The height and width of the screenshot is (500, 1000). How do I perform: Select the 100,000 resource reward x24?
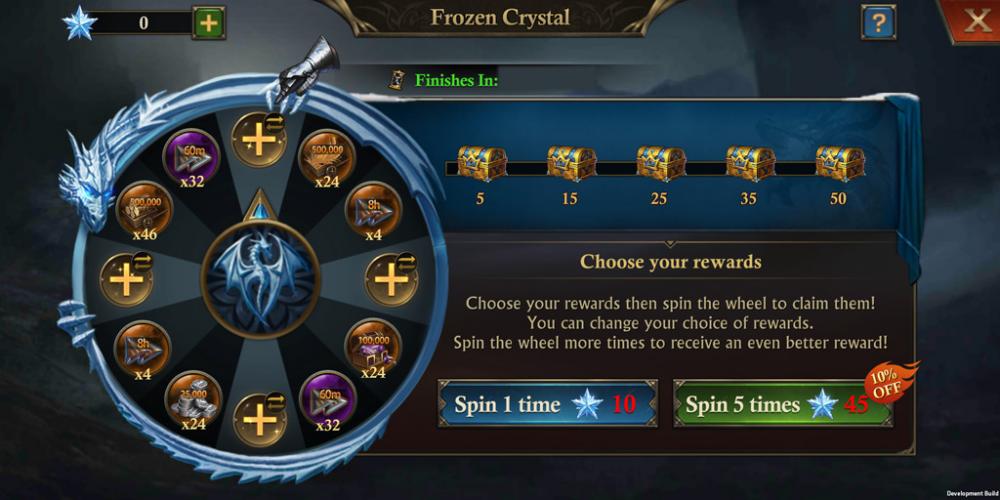click(x=373, y=344)
